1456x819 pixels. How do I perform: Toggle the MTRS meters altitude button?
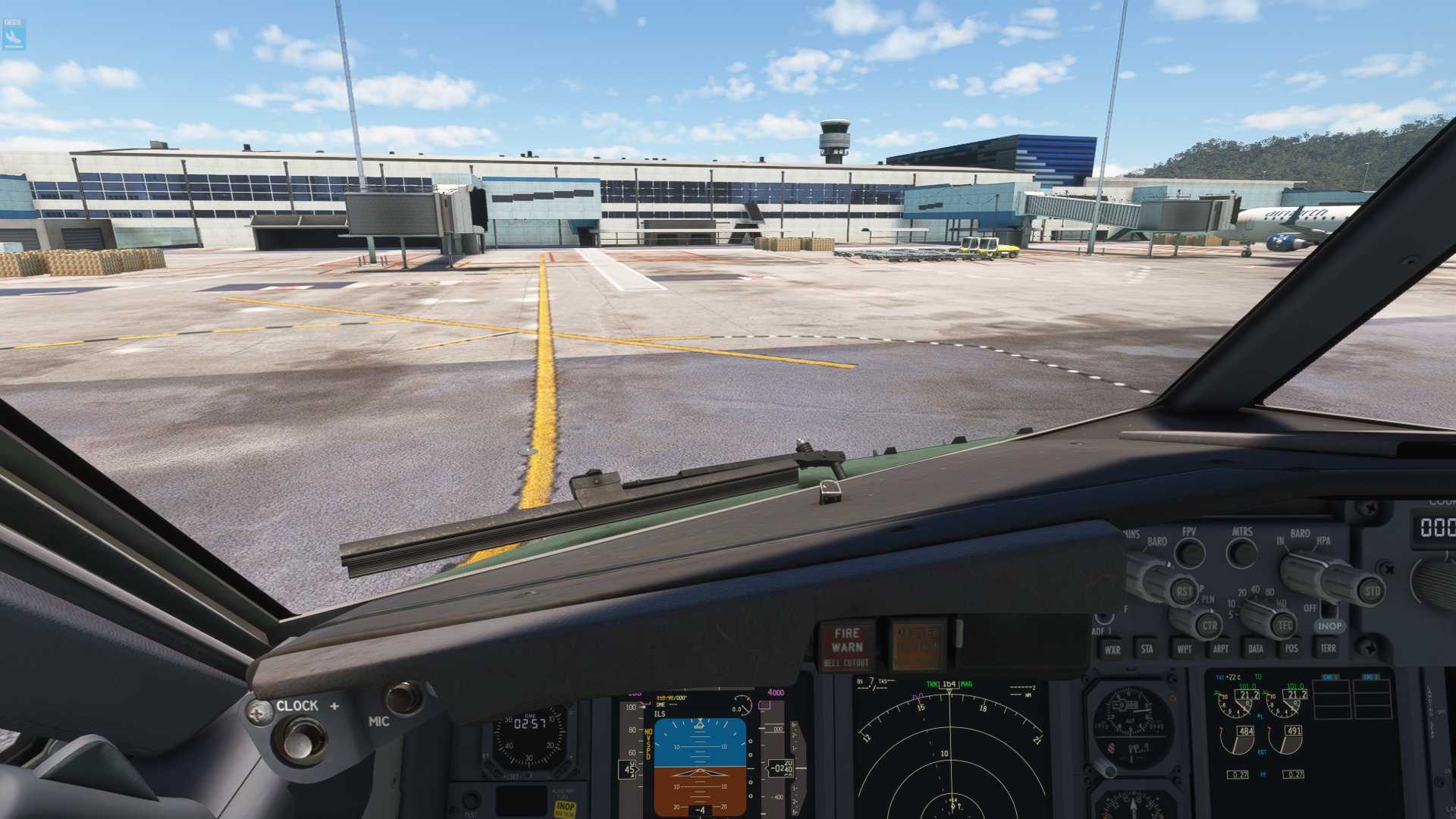point(1241,552)
